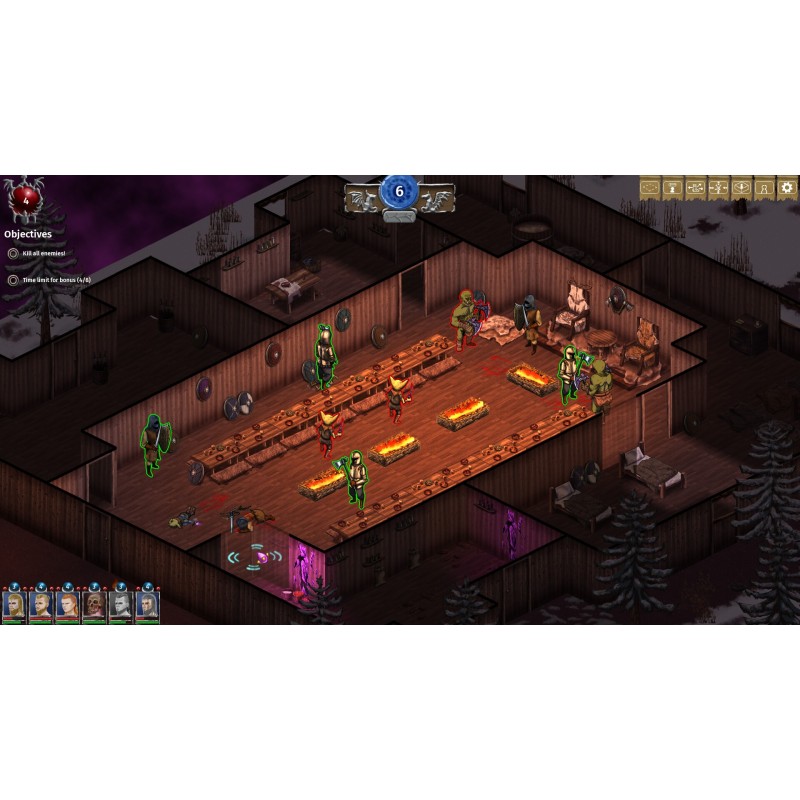The width and height of the screenshot is (800, 800).
Task: Open the gear settings menu
Action: (787, 187)
